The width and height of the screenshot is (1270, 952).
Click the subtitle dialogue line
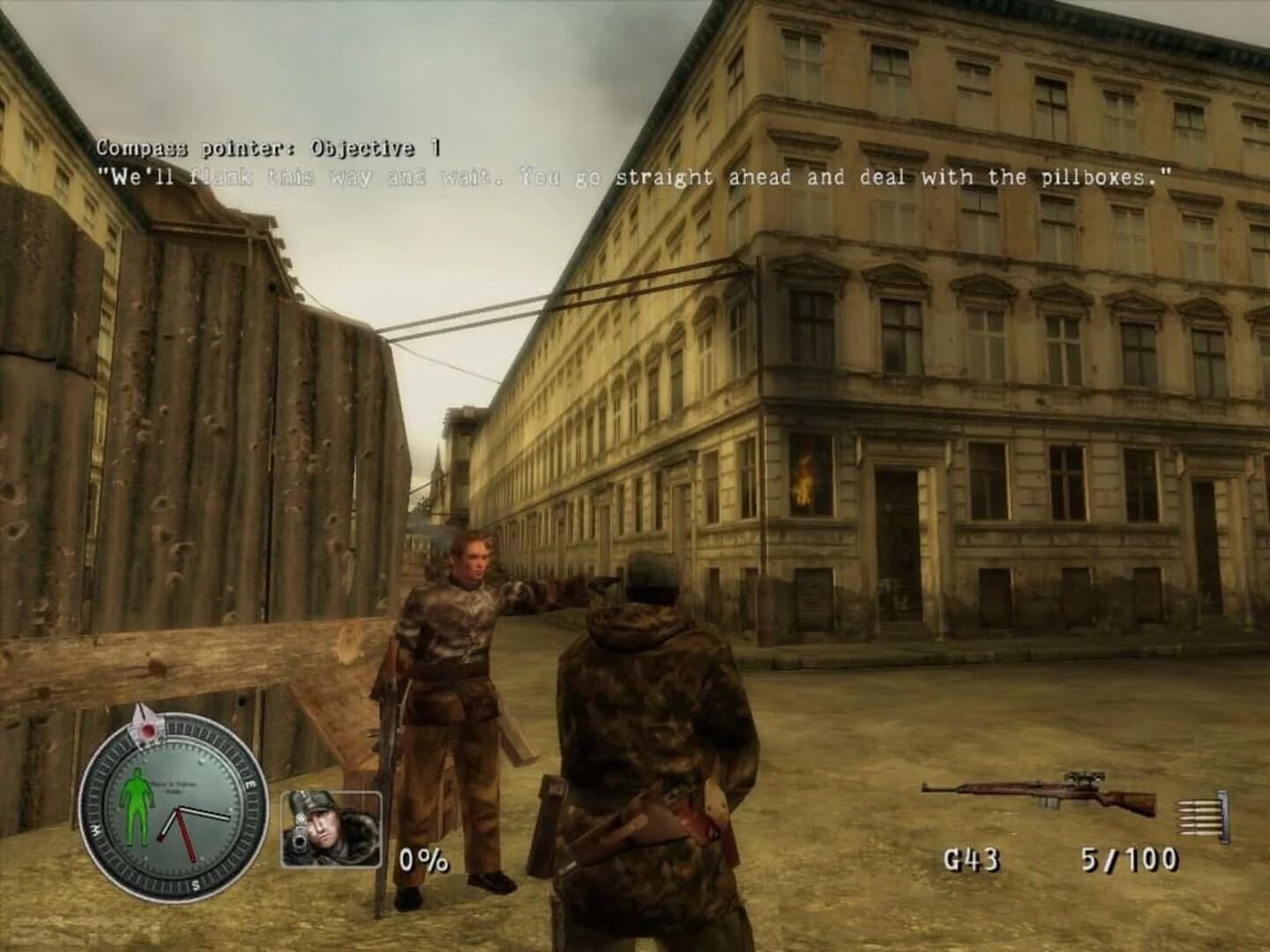pyautogui.click(x=635, y=176)
